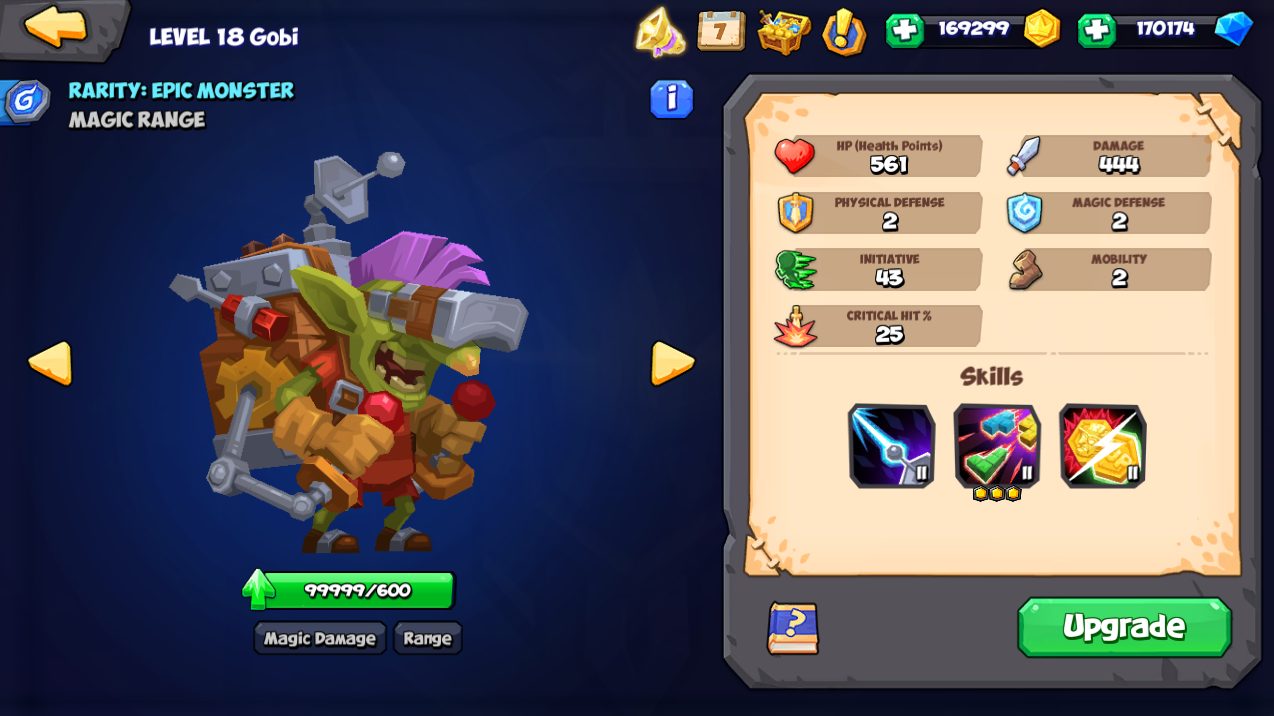Show the next monster with right arrow
The height and width of the screenshot is (716, 1274).
(x=672, y=363)
